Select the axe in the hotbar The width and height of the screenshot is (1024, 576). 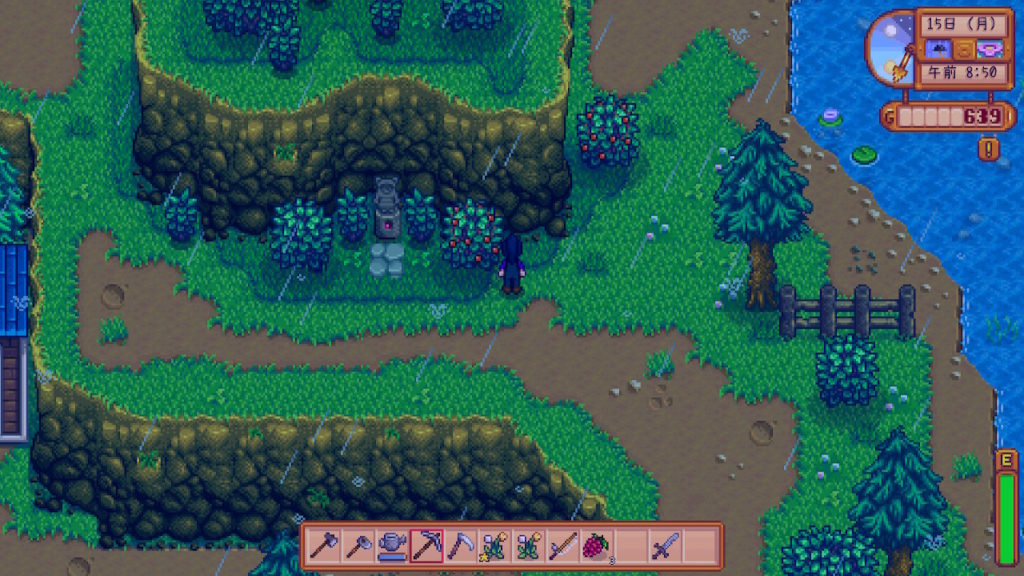(325, 546)
